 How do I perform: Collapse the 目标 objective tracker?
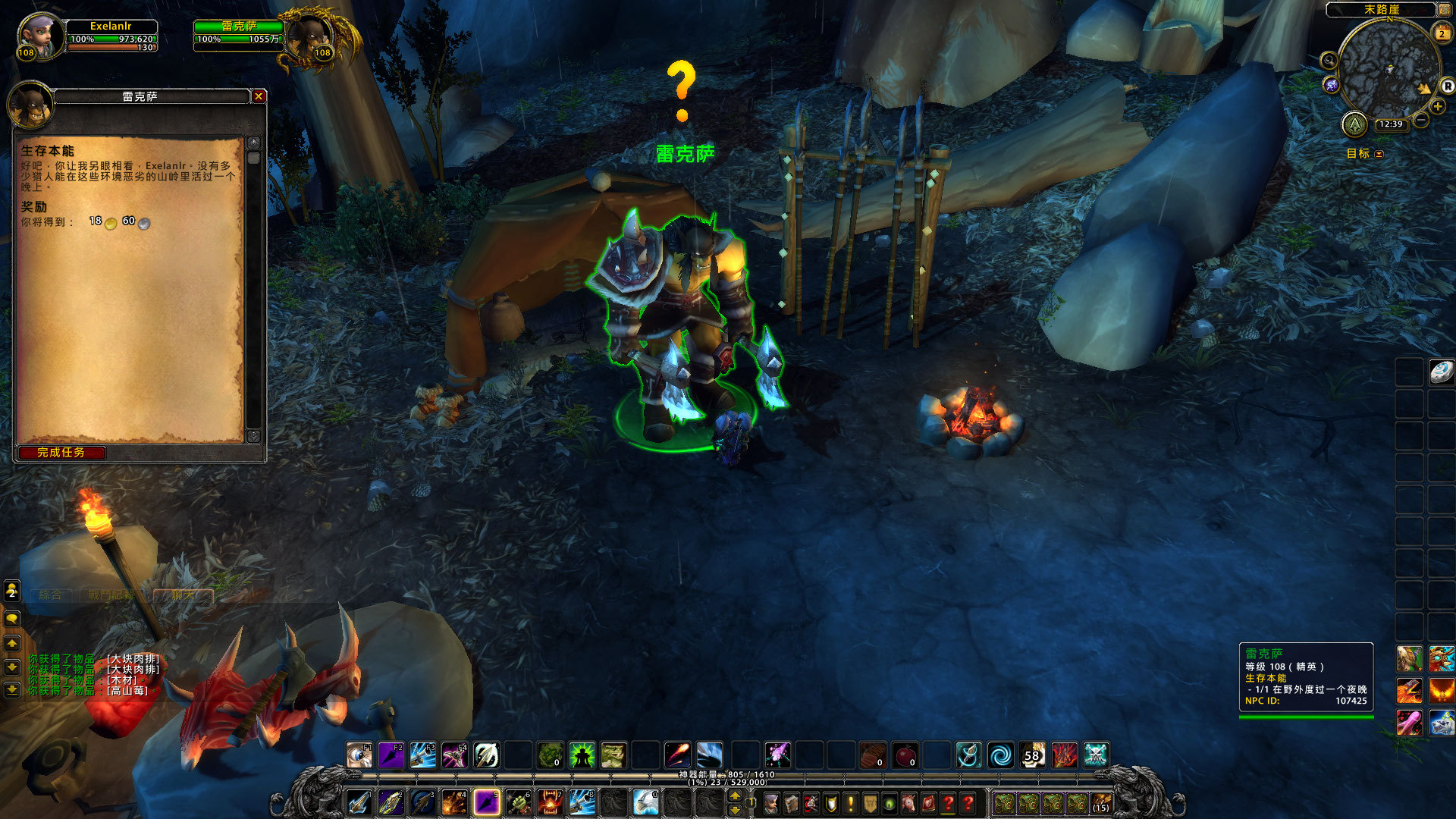pyautogui.click(x=1379, y=154)
